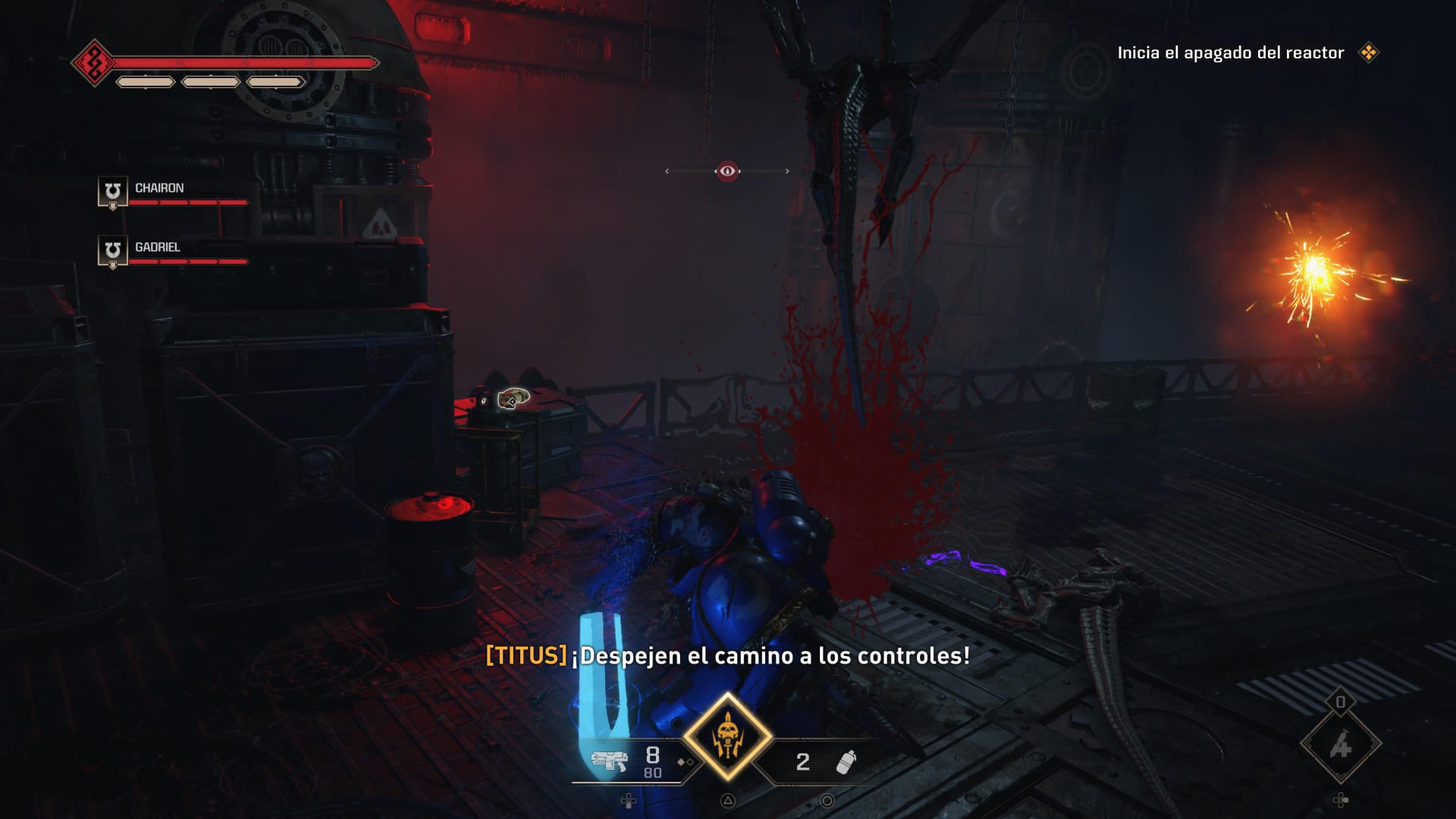Click the red armor emblem by health bar
The height and width of the screenshot is (819, 1456).
[93, 63]
